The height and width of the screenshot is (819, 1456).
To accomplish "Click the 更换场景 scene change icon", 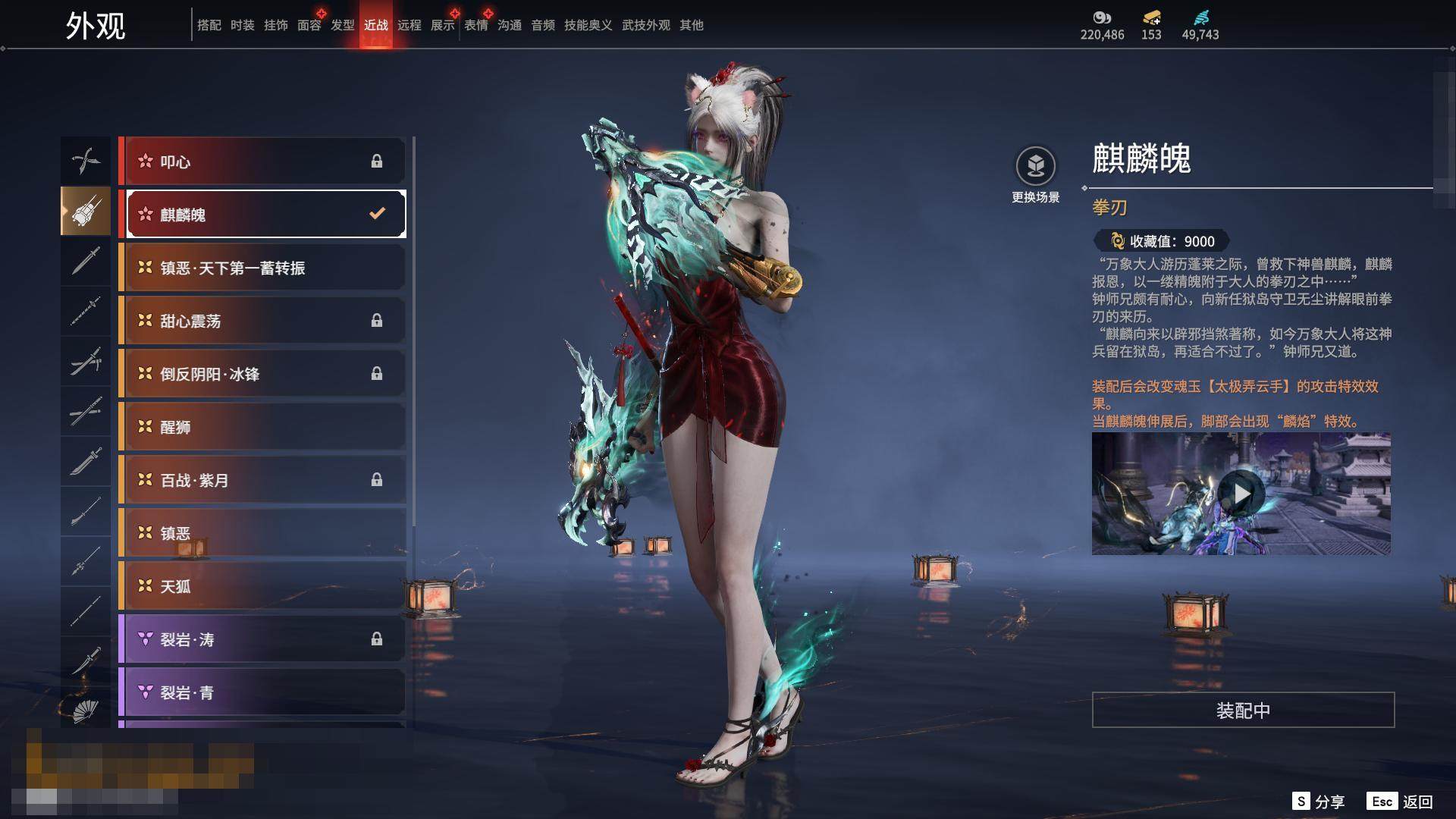I will point(1035,166).
